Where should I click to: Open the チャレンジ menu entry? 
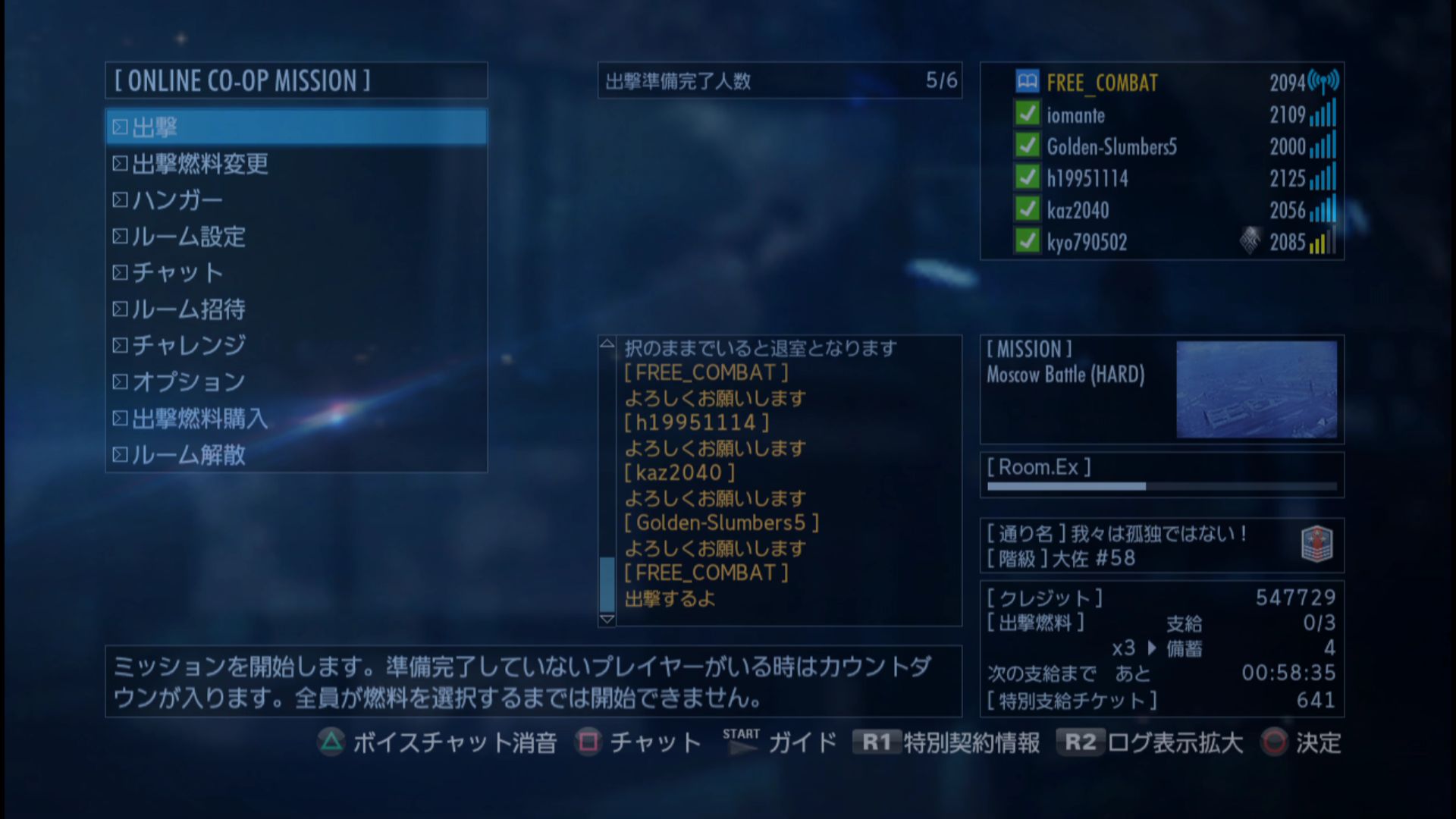point(189,346)
